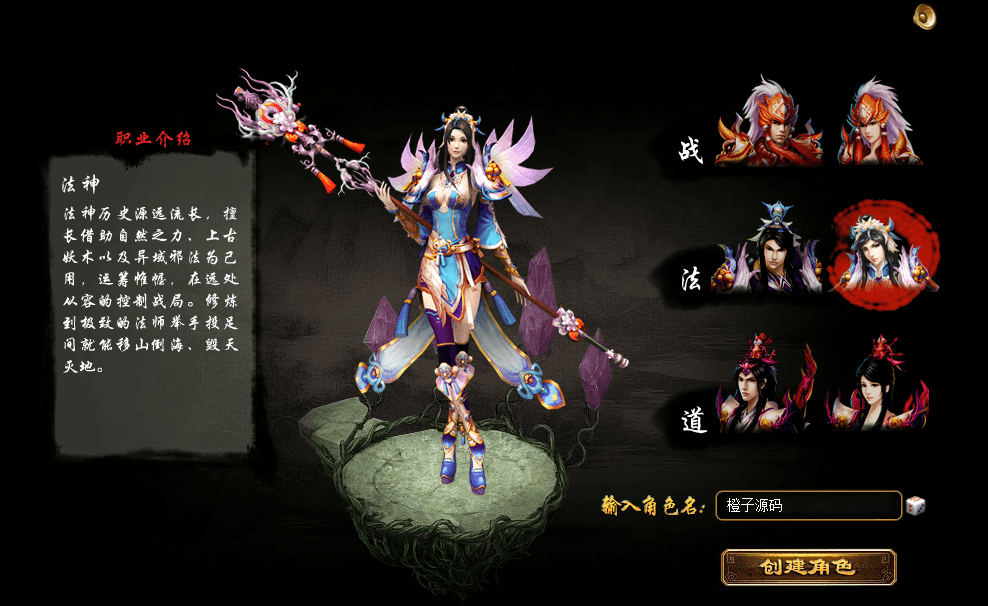Viewport: 988px width, 606px height.
Task: Select the male warrior portrait
Action: (768, 125)
